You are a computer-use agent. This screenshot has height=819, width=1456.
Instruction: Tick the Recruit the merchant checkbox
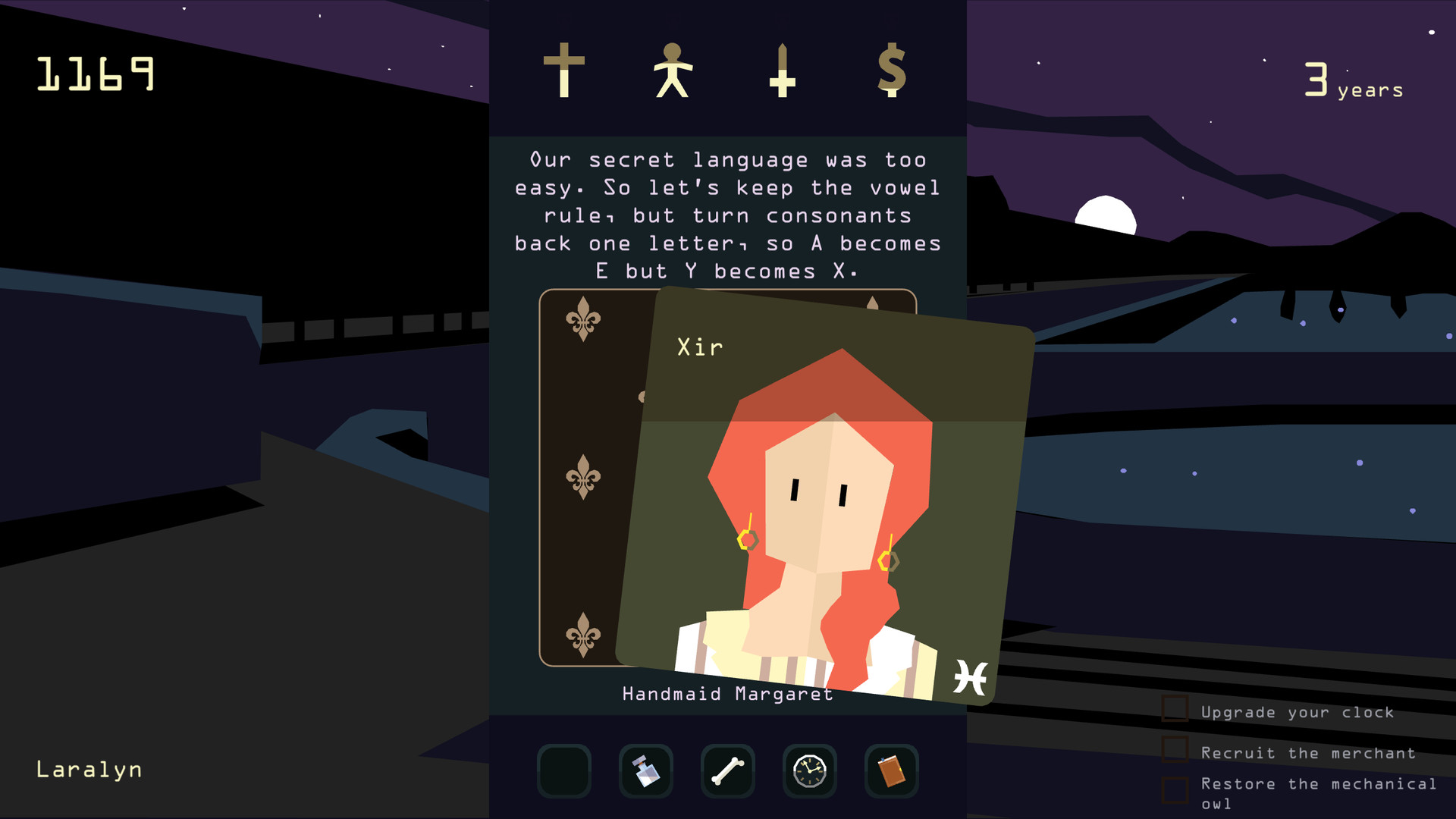1176,750
